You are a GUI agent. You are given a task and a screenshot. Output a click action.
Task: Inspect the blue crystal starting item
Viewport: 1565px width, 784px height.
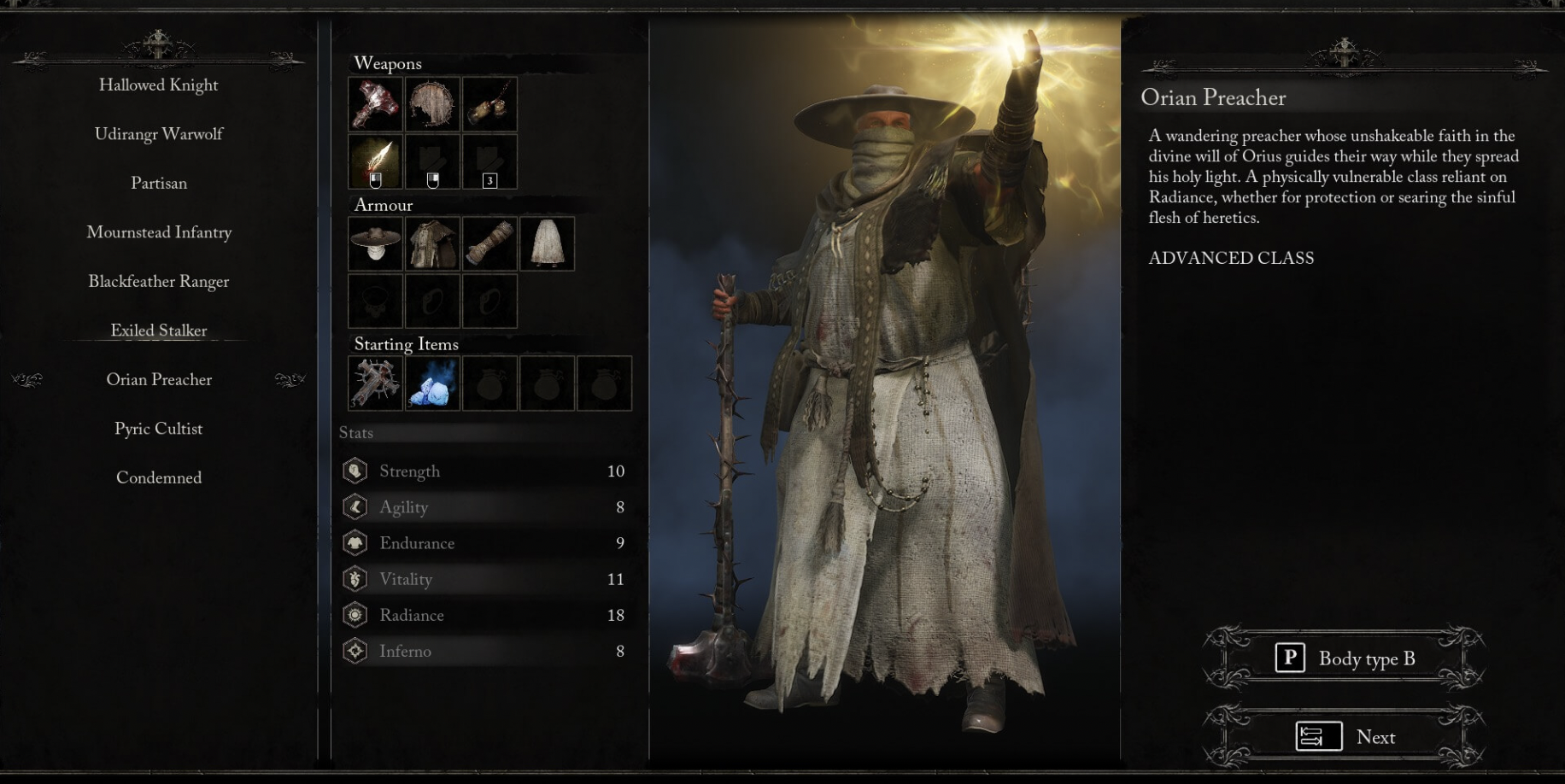432,383
